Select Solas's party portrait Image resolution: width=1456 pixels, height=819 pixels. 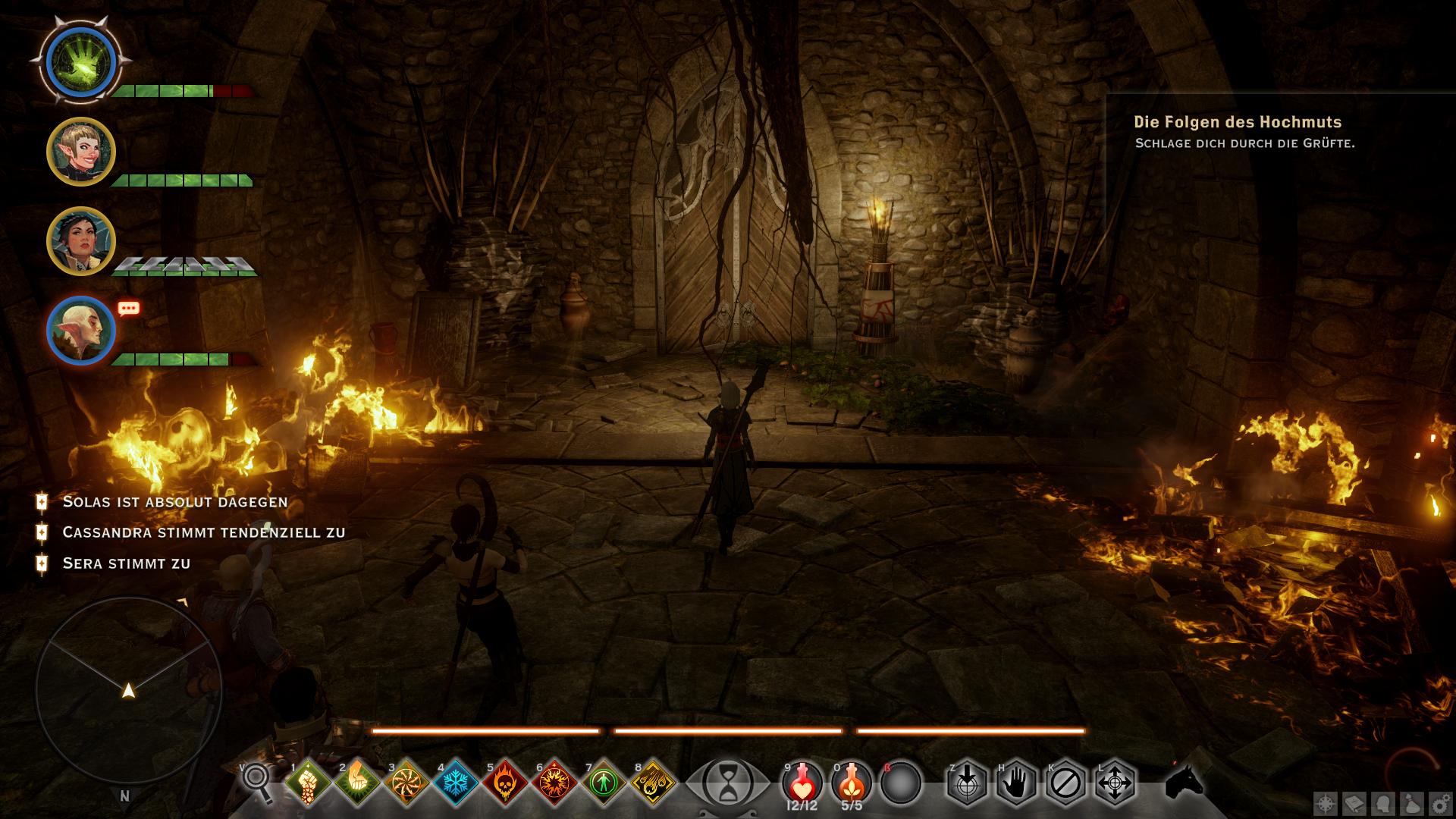click(80, 331)
